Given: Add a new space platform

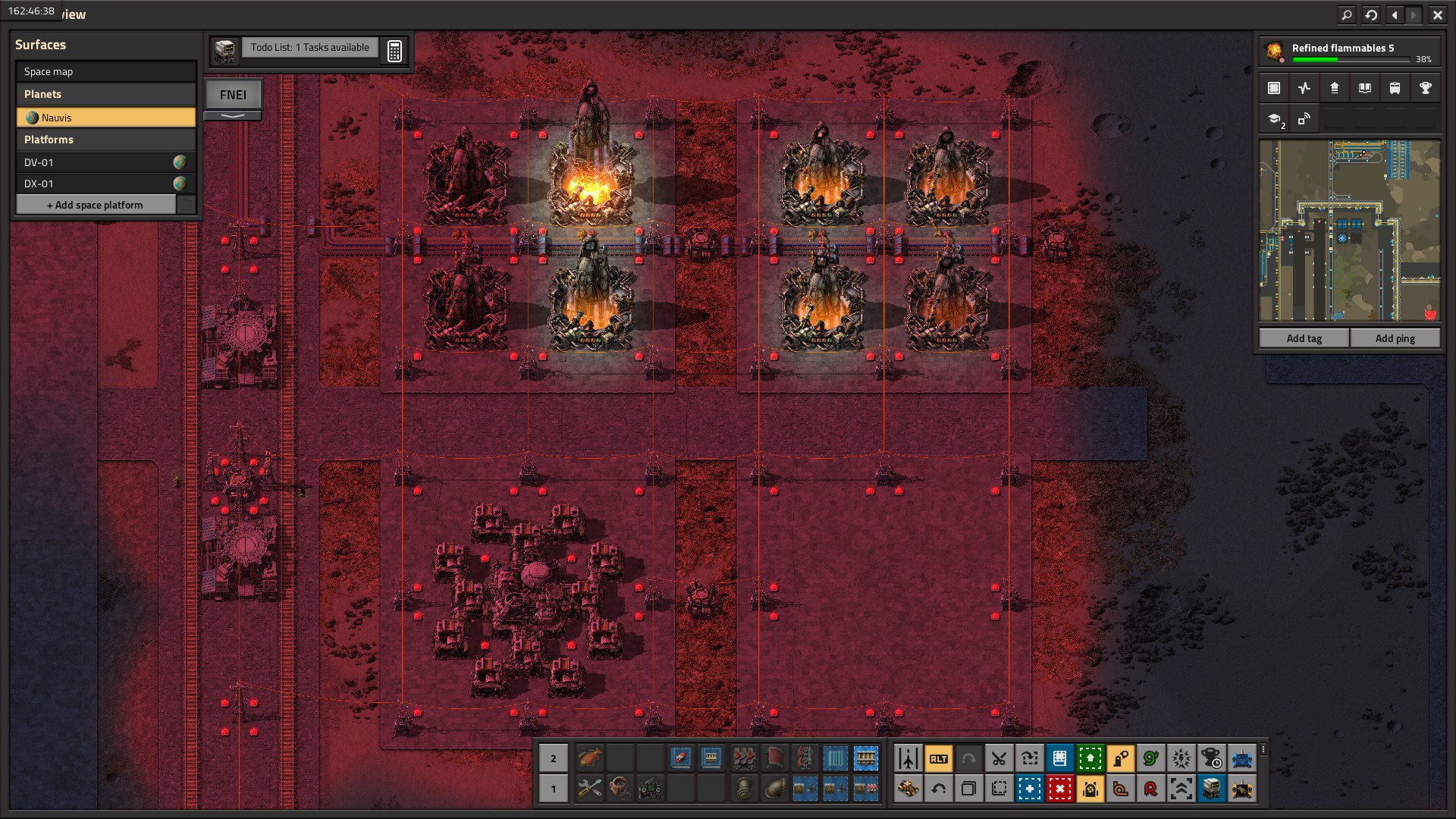Looking at the screenshot, I should [96, 205].
